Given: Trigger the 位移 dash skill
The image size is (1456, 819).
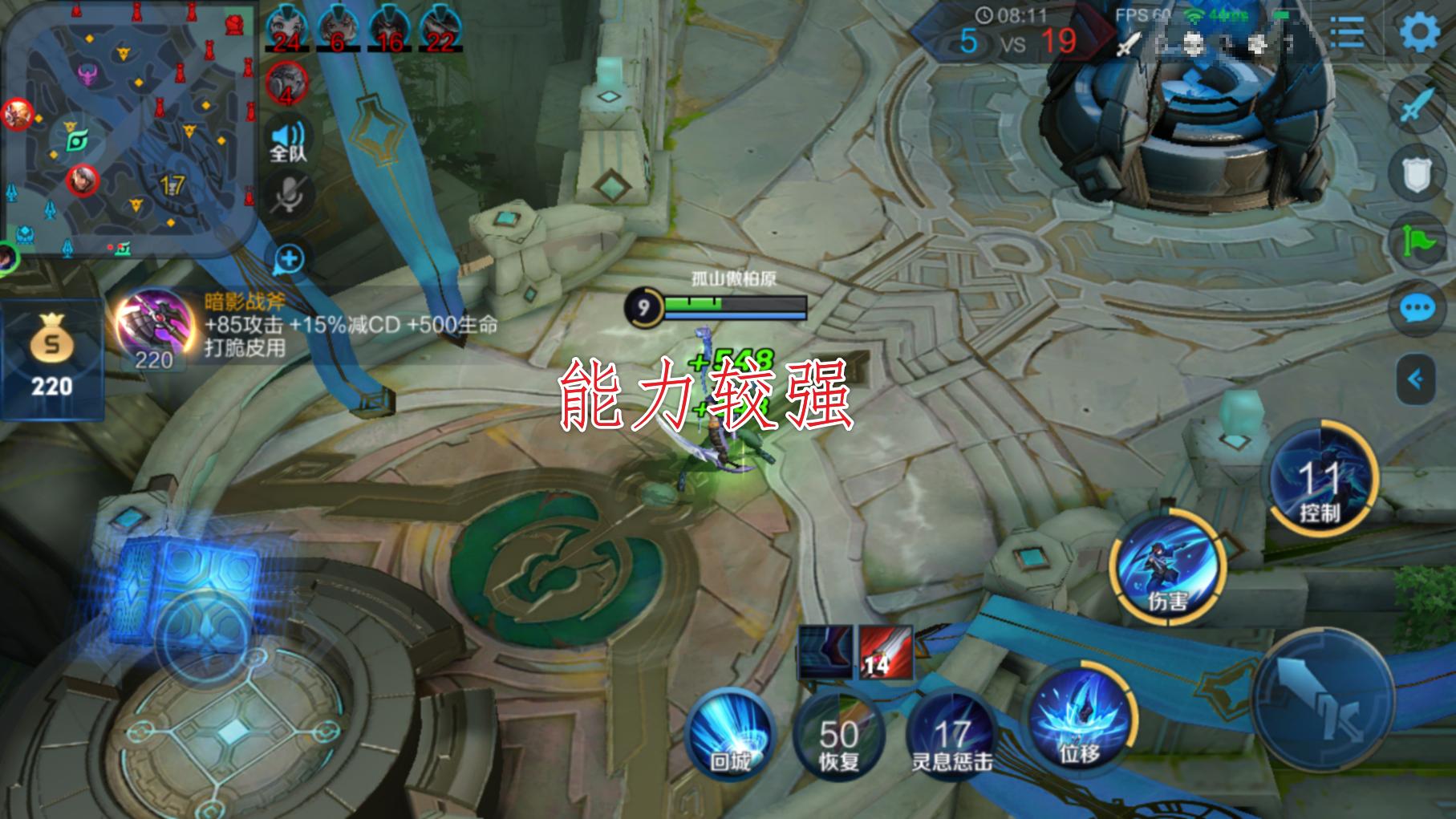Looking at the screenshot, I should (1080, 718).
